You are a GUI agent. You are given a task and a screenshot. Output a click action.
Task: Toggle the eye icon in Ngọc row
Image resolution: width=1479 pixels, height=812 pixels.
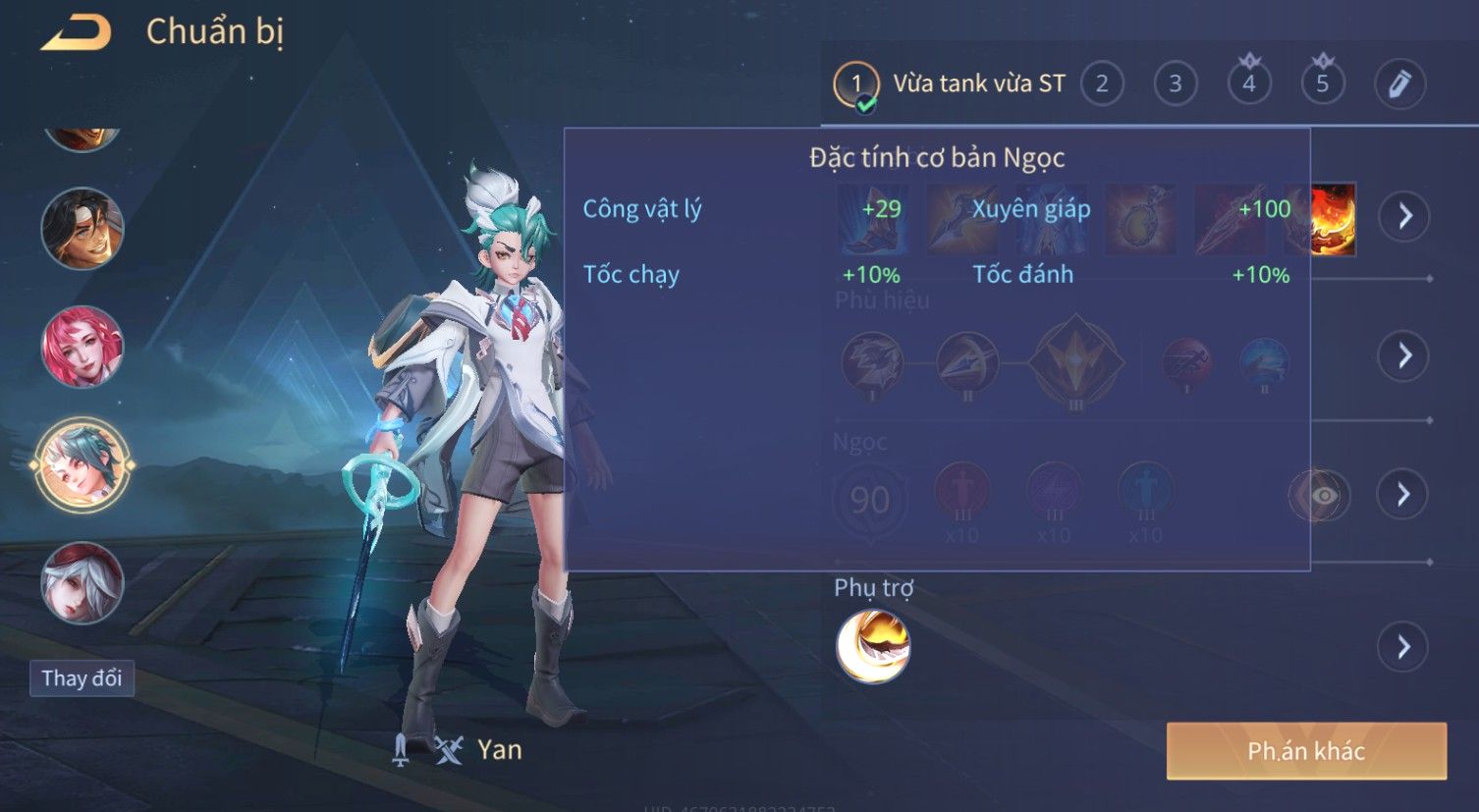(1323, 495)
